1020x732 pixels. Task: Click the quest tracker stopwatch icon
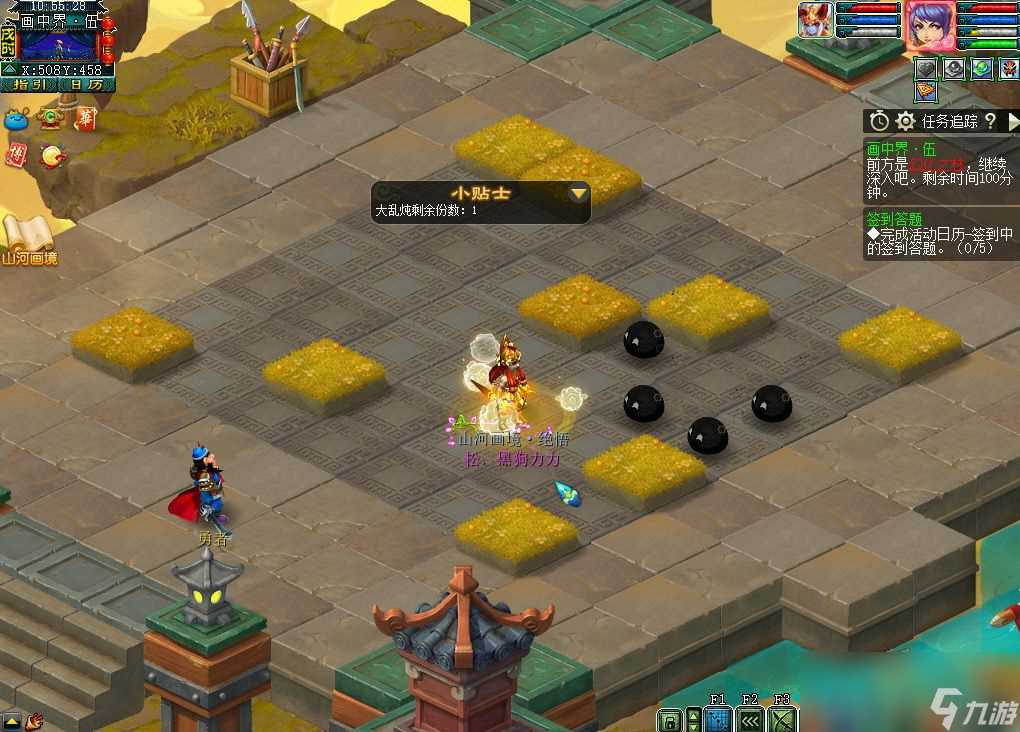point(879,121)
